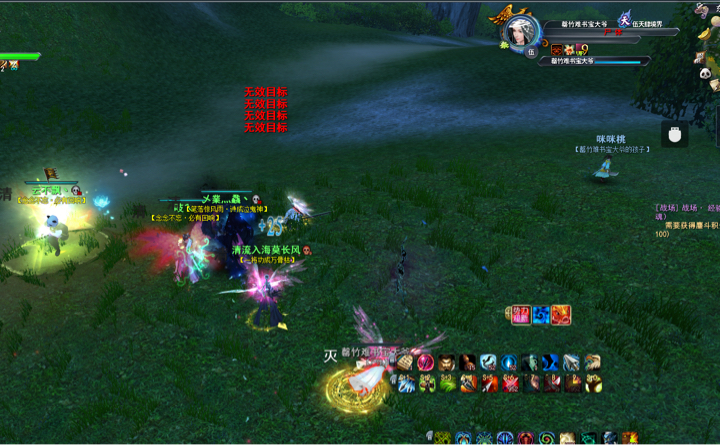Activate the blue swirl skill above the hotbar
Image resolution: width=720 pixels, height=445 pixels.
(x=541, y=315)
